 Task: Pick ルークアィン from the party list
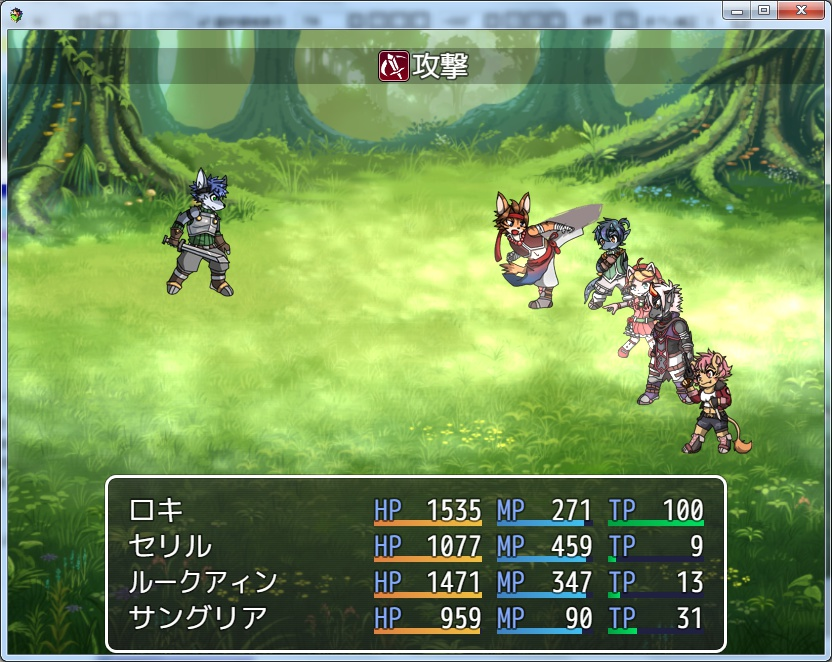pos(203,582)
